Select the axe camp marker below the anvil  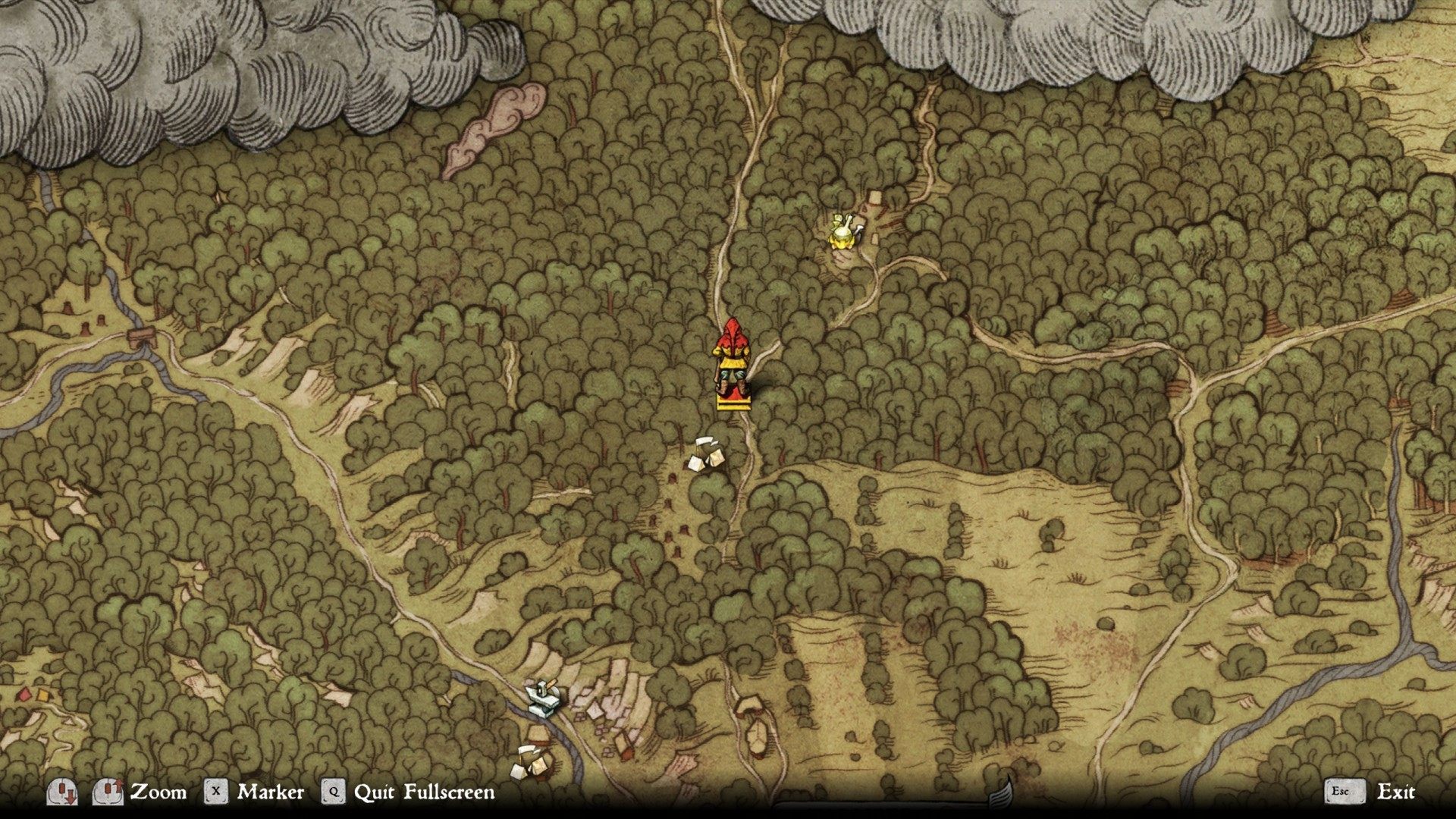coord(531,761)
